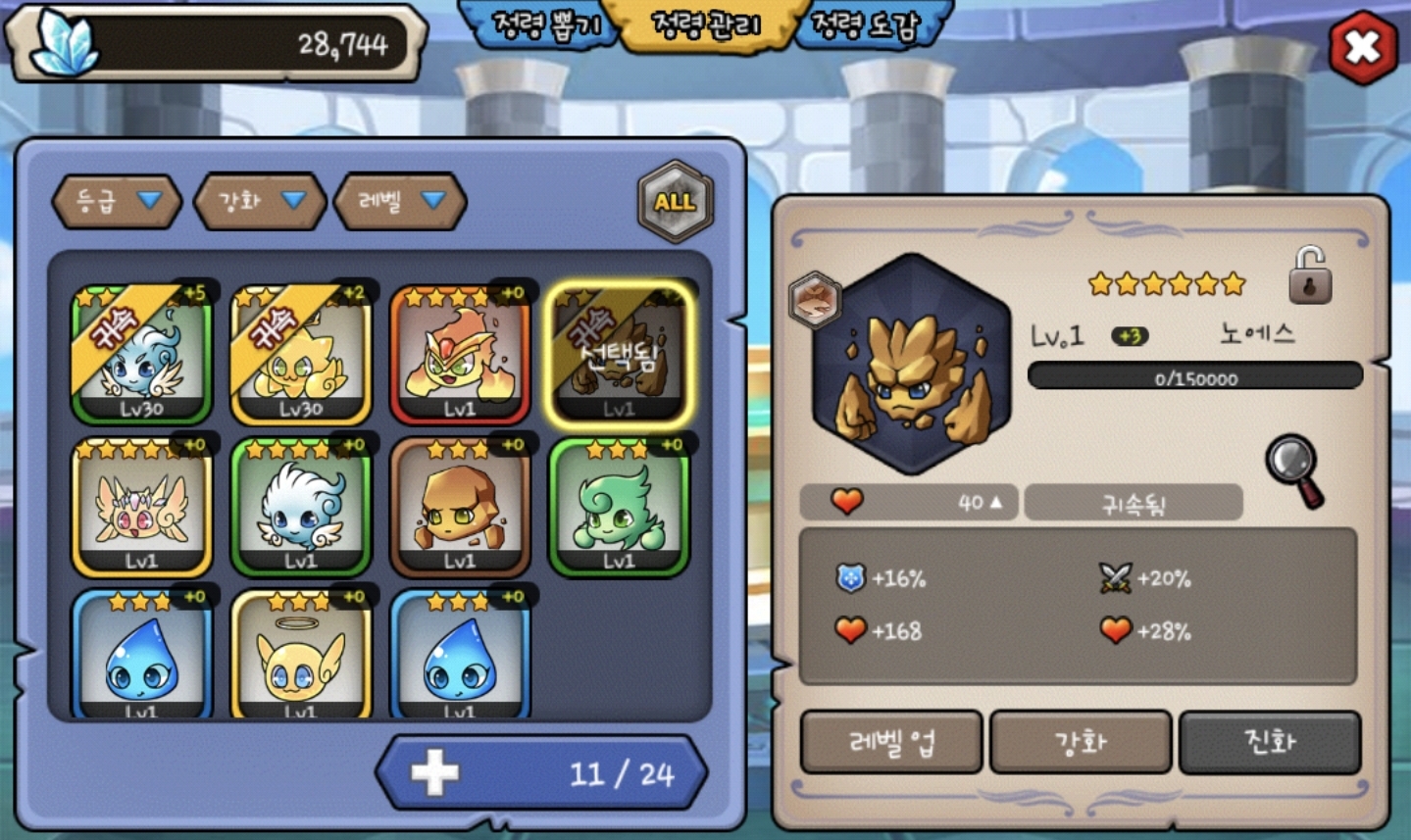Close the spirit management screen

1363,46
